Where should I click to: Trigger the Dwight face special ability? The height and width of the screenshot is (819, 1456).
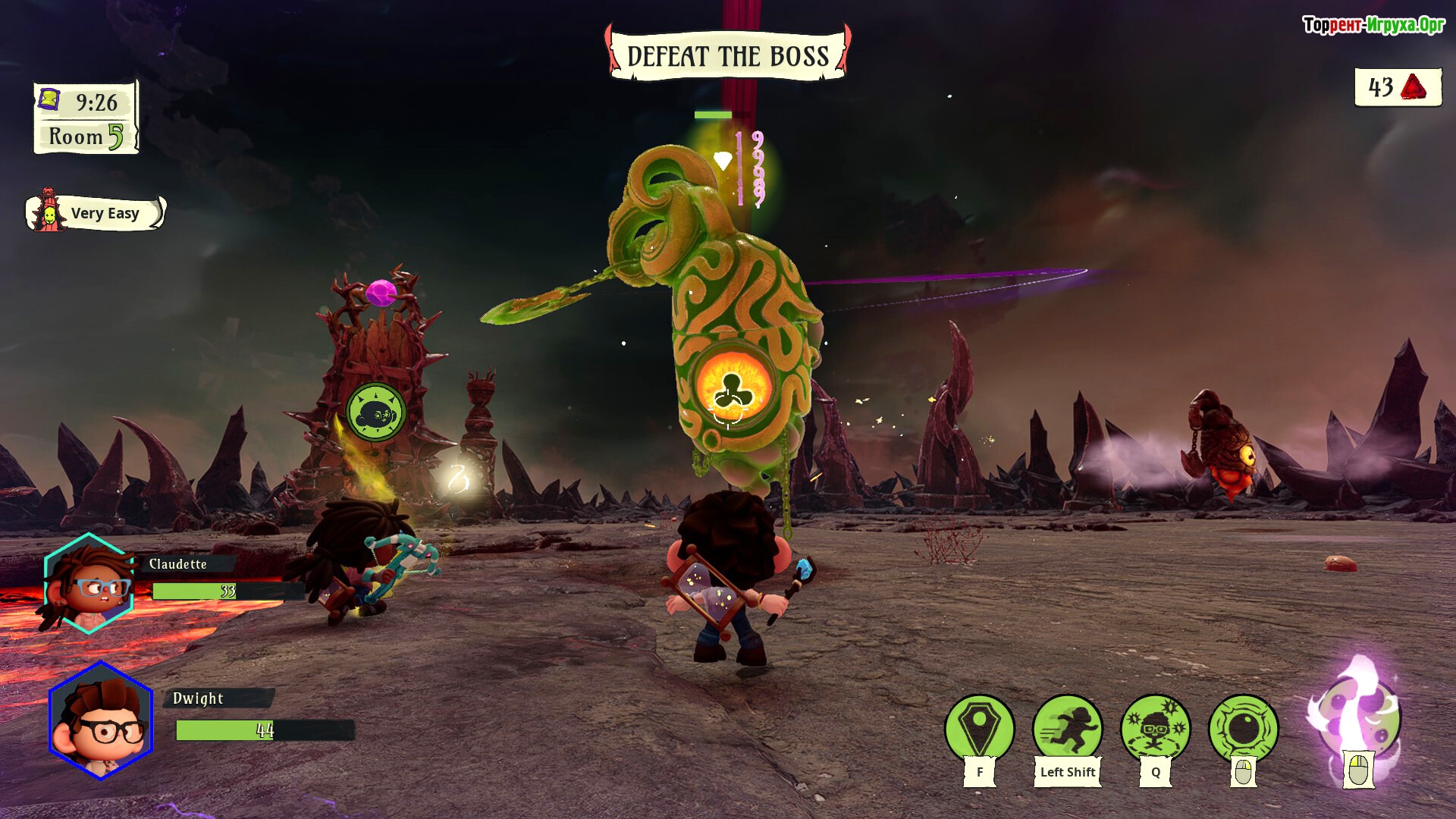(x=1155, y=727)
